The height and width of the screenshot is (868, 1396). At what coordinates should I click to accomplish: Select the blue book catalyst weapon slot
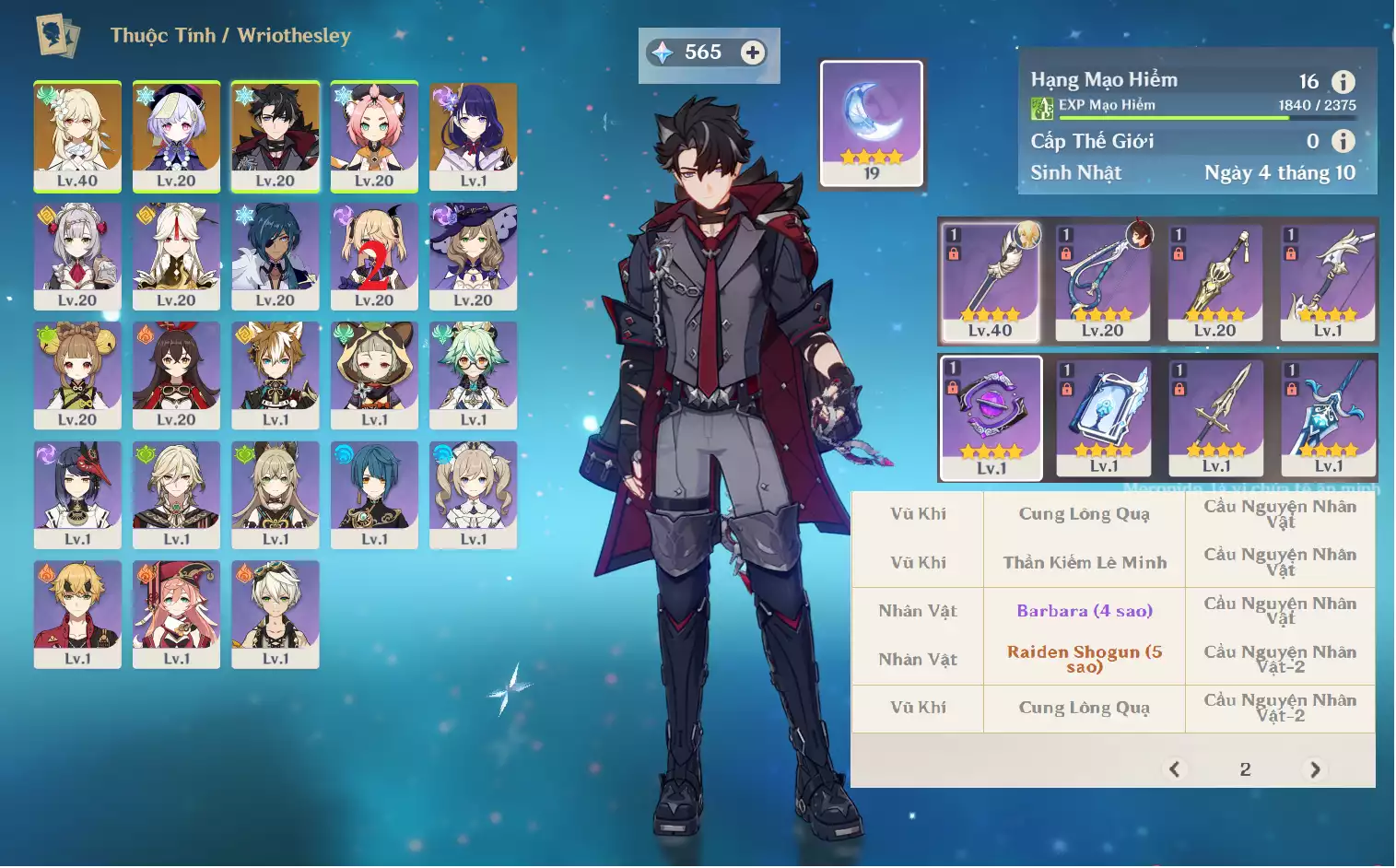1103,418
